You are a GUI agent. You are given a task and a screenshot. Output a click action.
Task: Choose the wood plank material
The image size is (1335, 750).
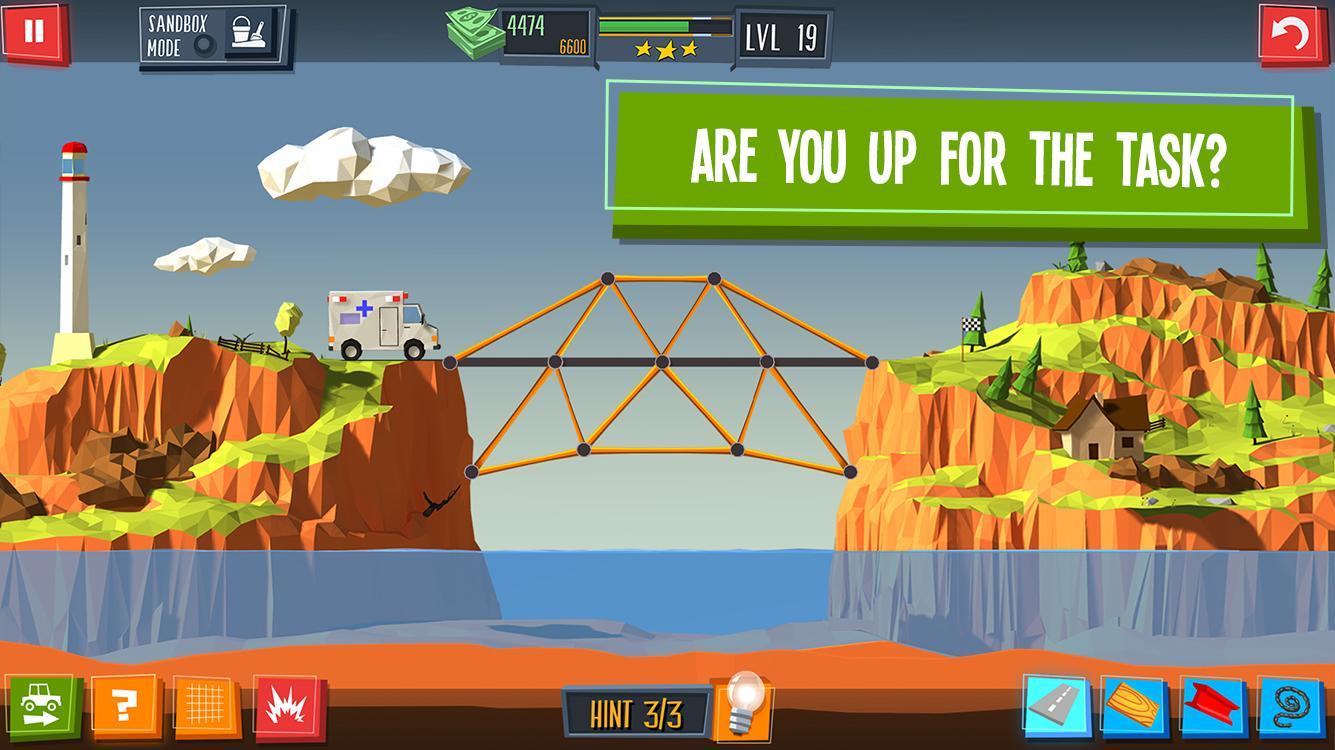(x=1133, y=707)
